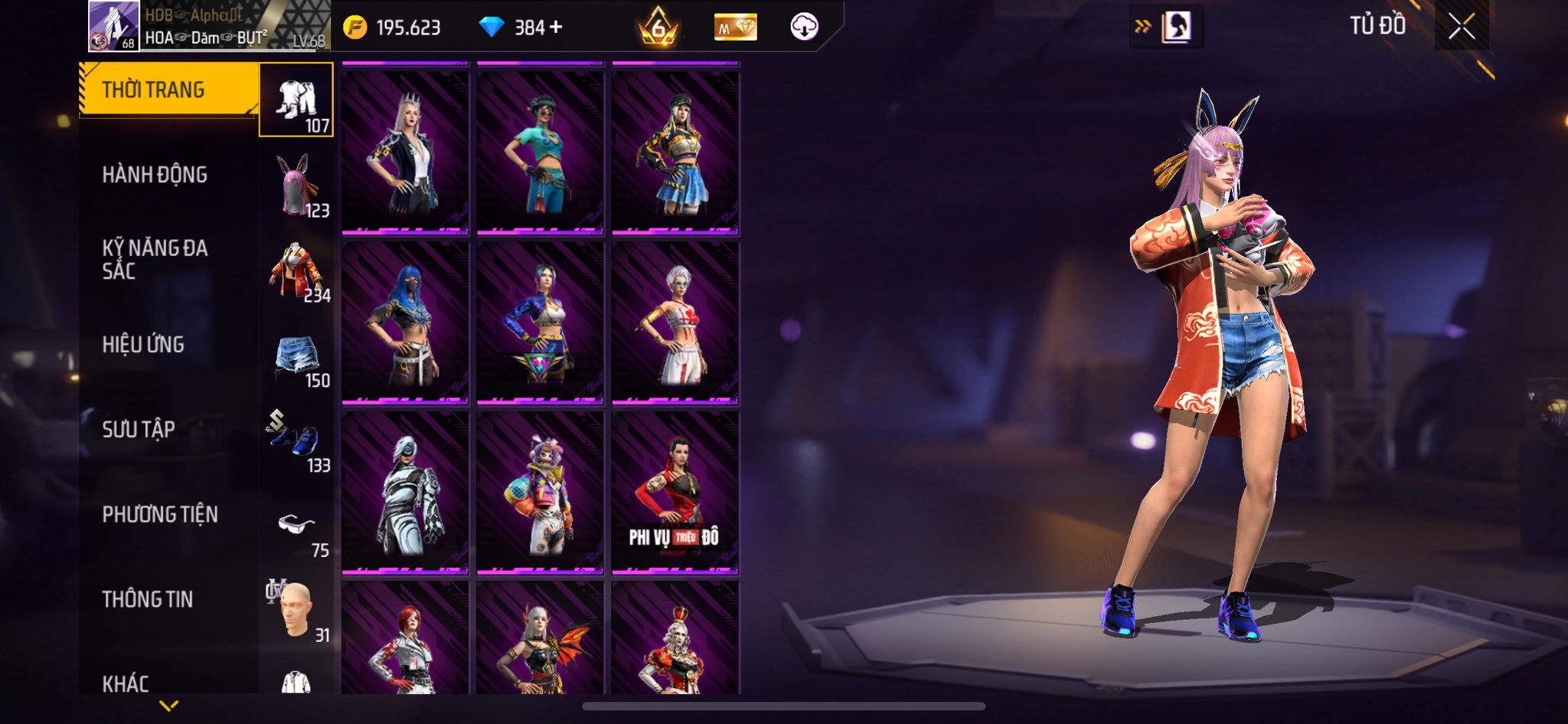Add diamonds using the plus button

(557, 28)
